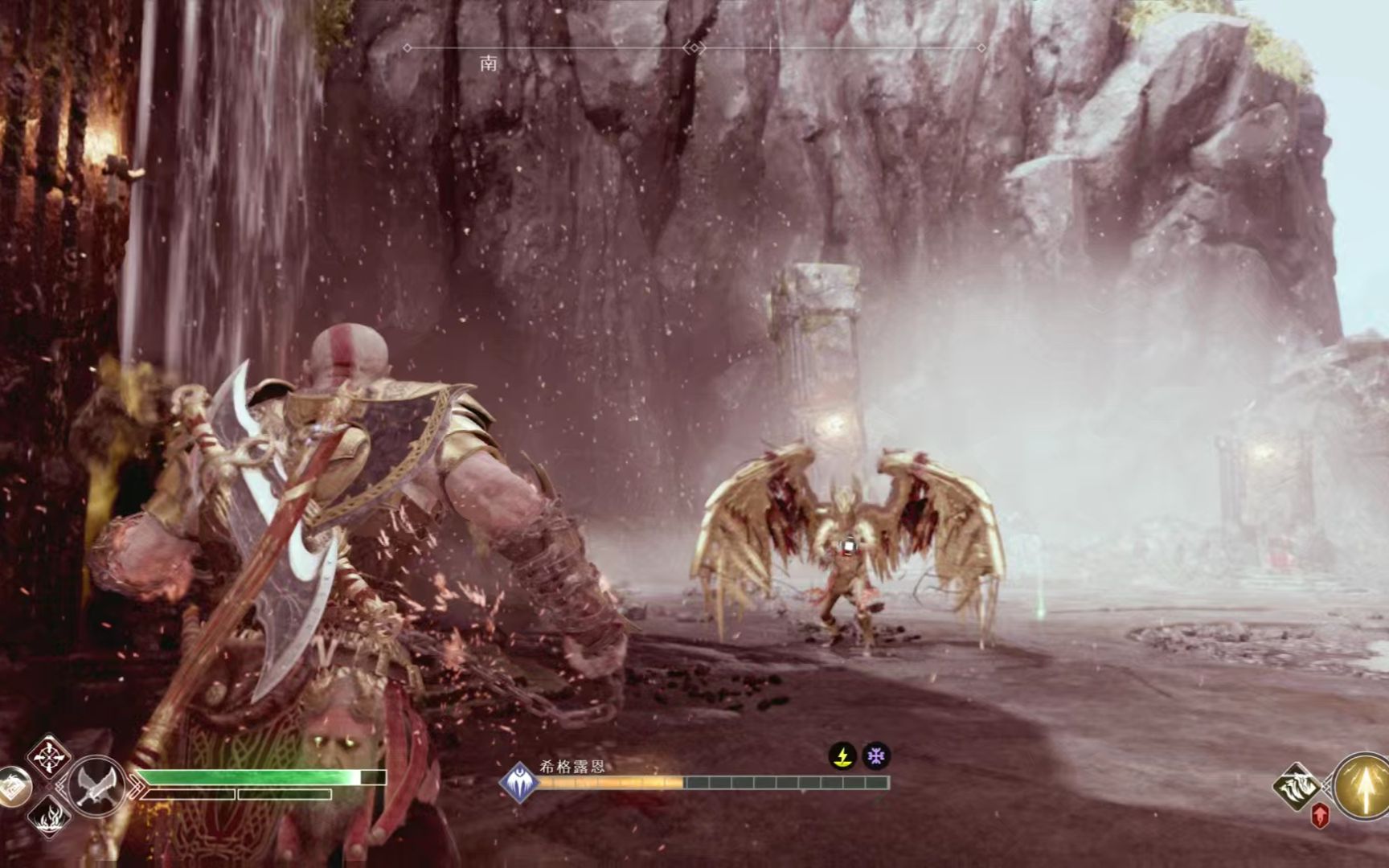This screenshot has width=1389, height=868.
Task: Activate the four-arrow crosshair runic attack
Action: tap(48, 756)
